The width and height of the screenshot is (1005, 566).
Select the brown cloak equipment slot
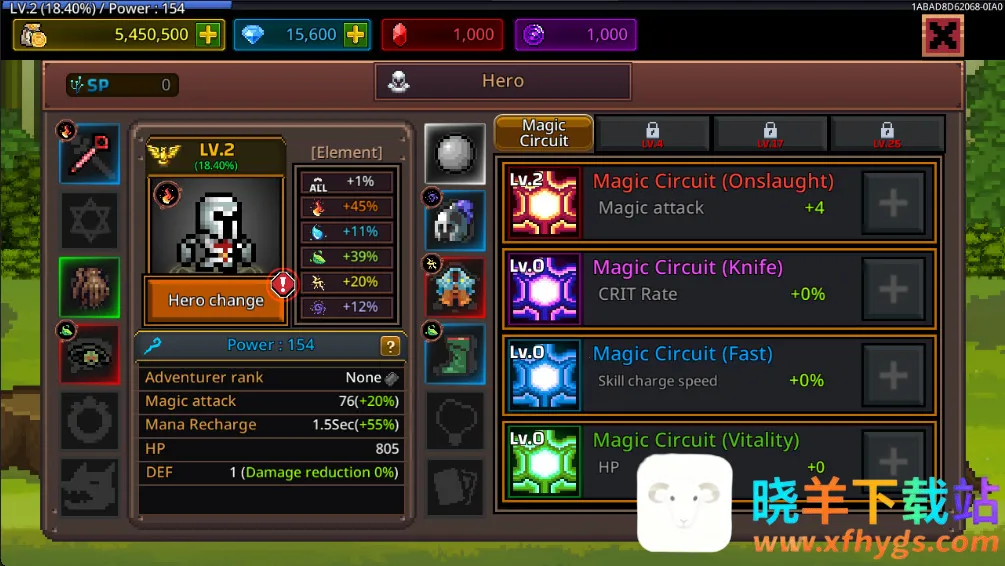pyautogui.click(x=90, y=287)
